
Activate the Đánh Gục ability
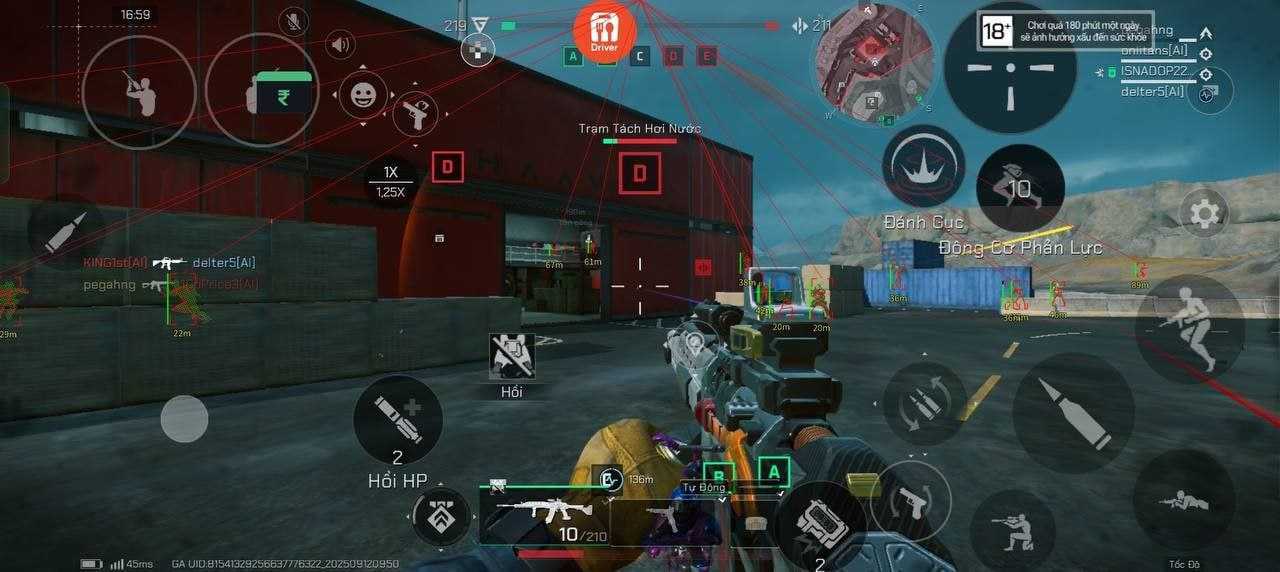point(923,167)
